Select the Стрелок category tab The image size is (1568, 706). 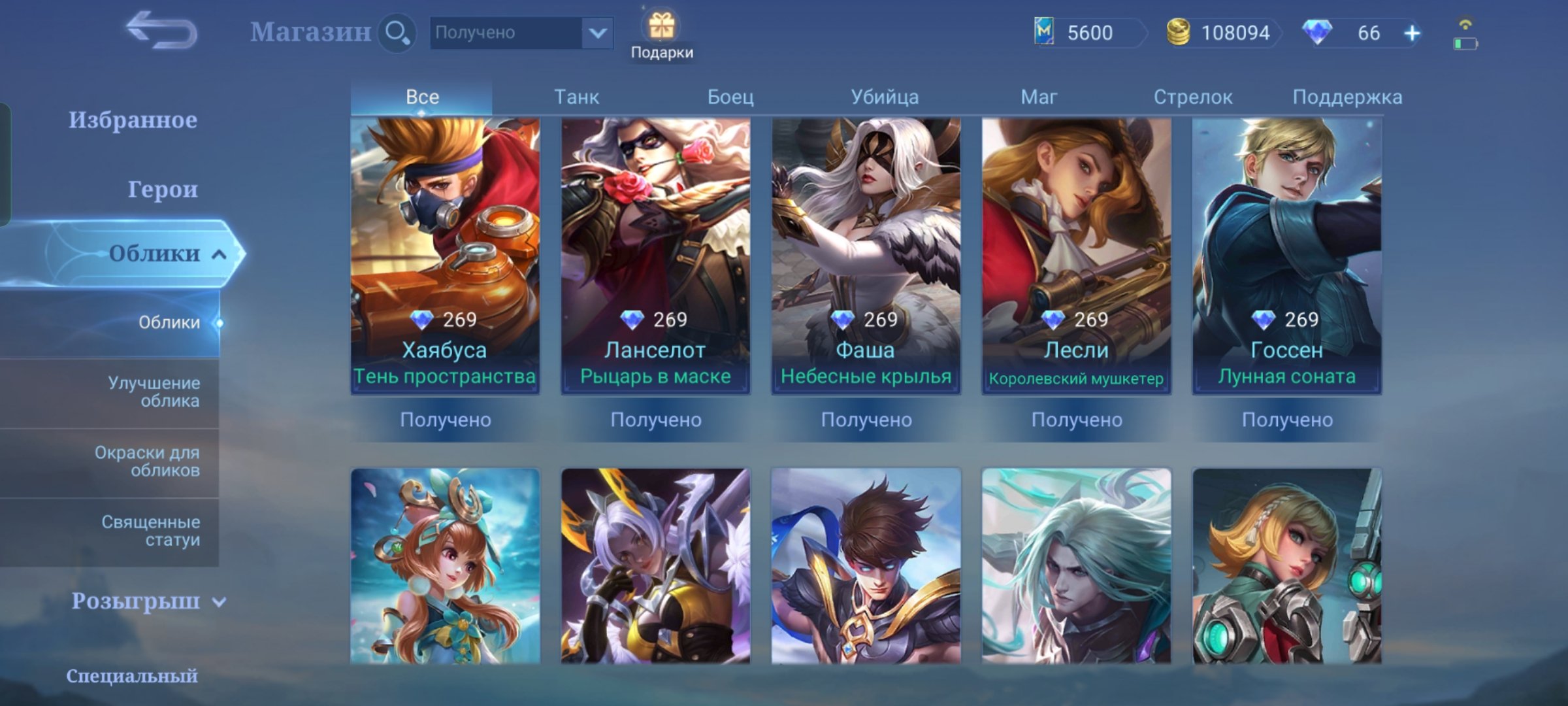(x=1193, y=97)
